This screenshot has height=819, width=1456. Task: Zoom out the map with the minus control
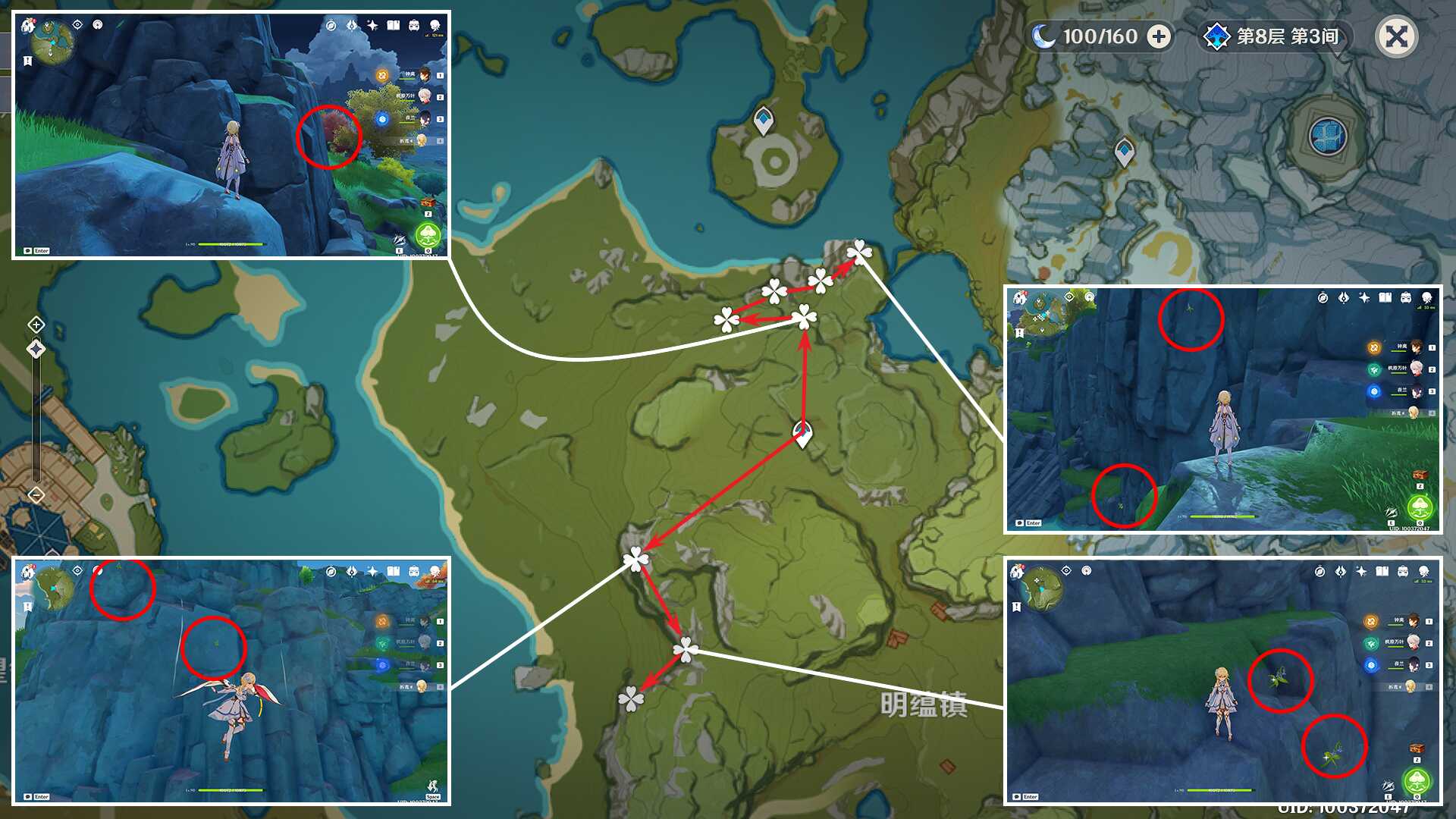click(36, 495)
